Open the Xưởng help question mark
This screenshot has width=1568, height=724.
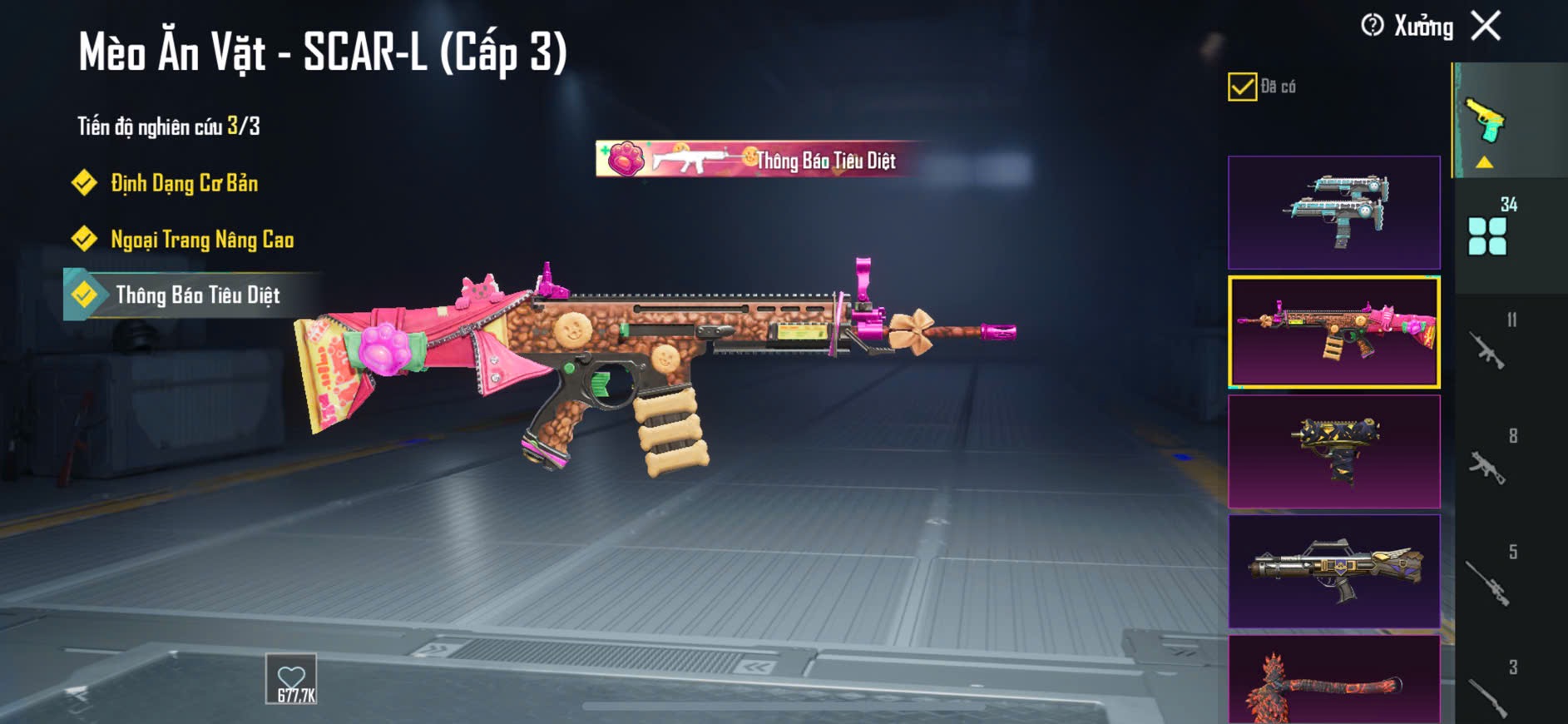tap(1372, 26)
